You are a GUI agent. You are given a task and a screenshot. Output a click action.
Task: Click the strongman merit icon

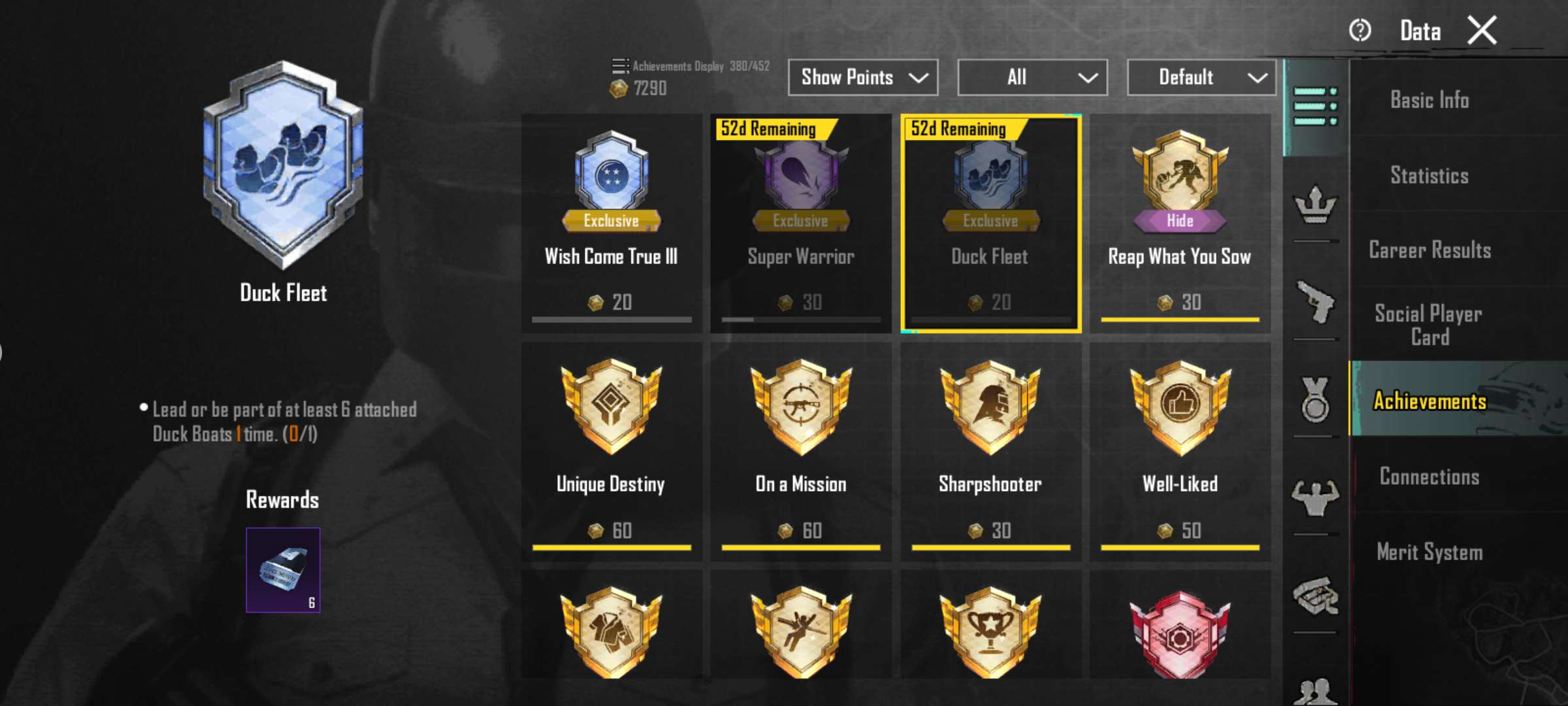tap(1316, 498)
